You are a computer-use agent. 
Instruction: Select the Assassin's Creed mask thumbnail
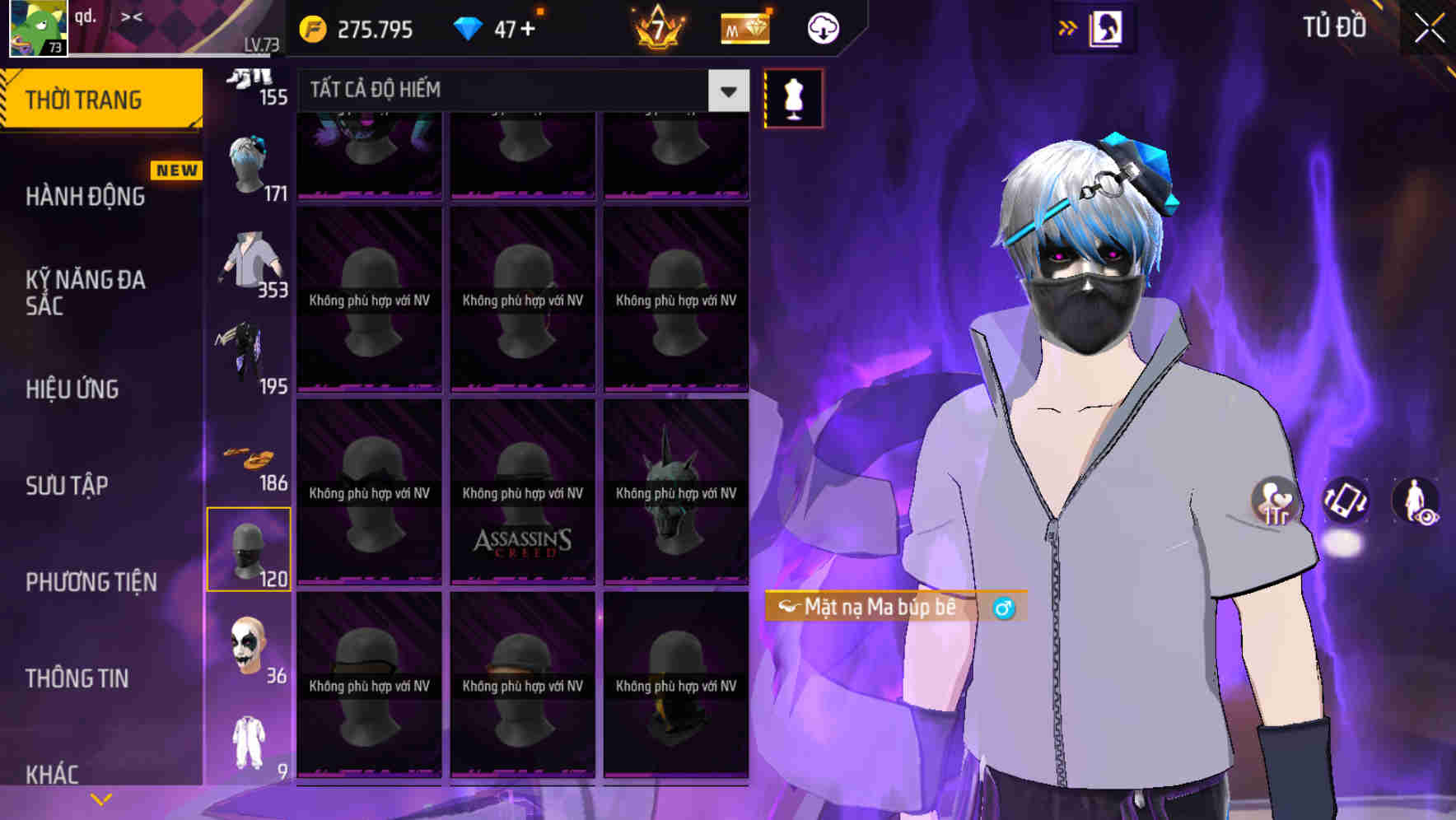coord(522,494)
